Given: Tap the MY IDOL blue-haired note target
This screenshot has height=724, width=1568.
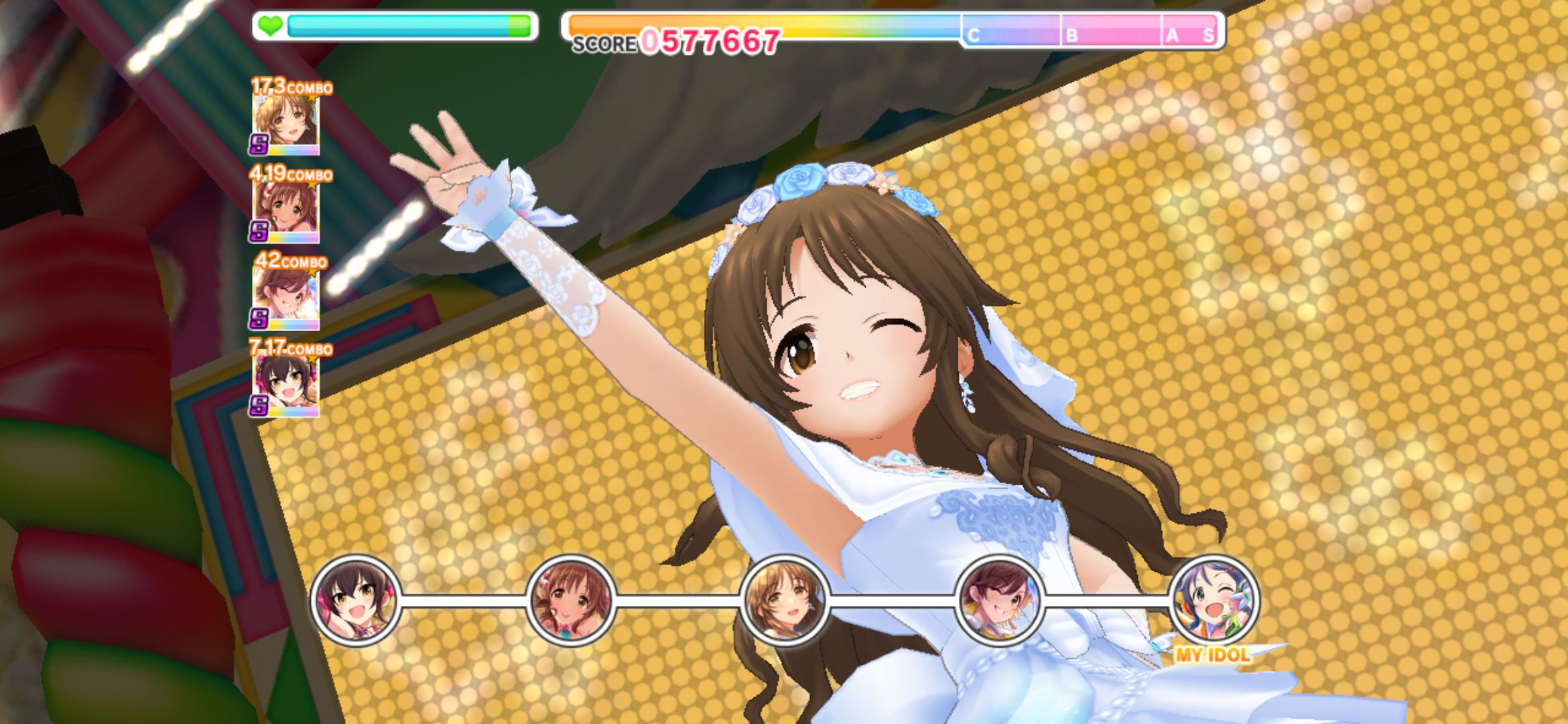Looking at the screenshot, I should pos(1214,600).
